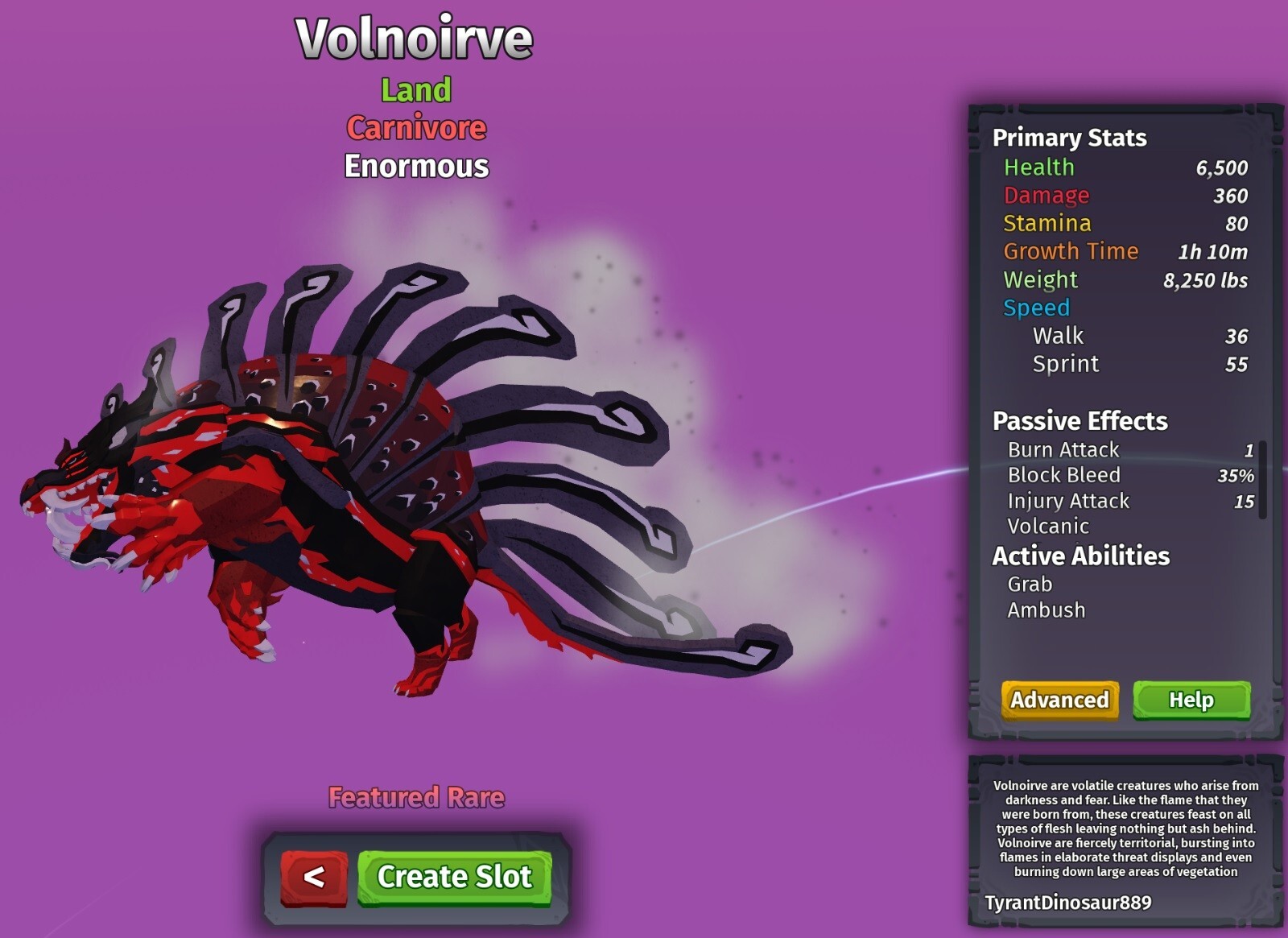Select the Passive Effects scrollbar
The image size is (1288, 938).
coord(1262,479)
